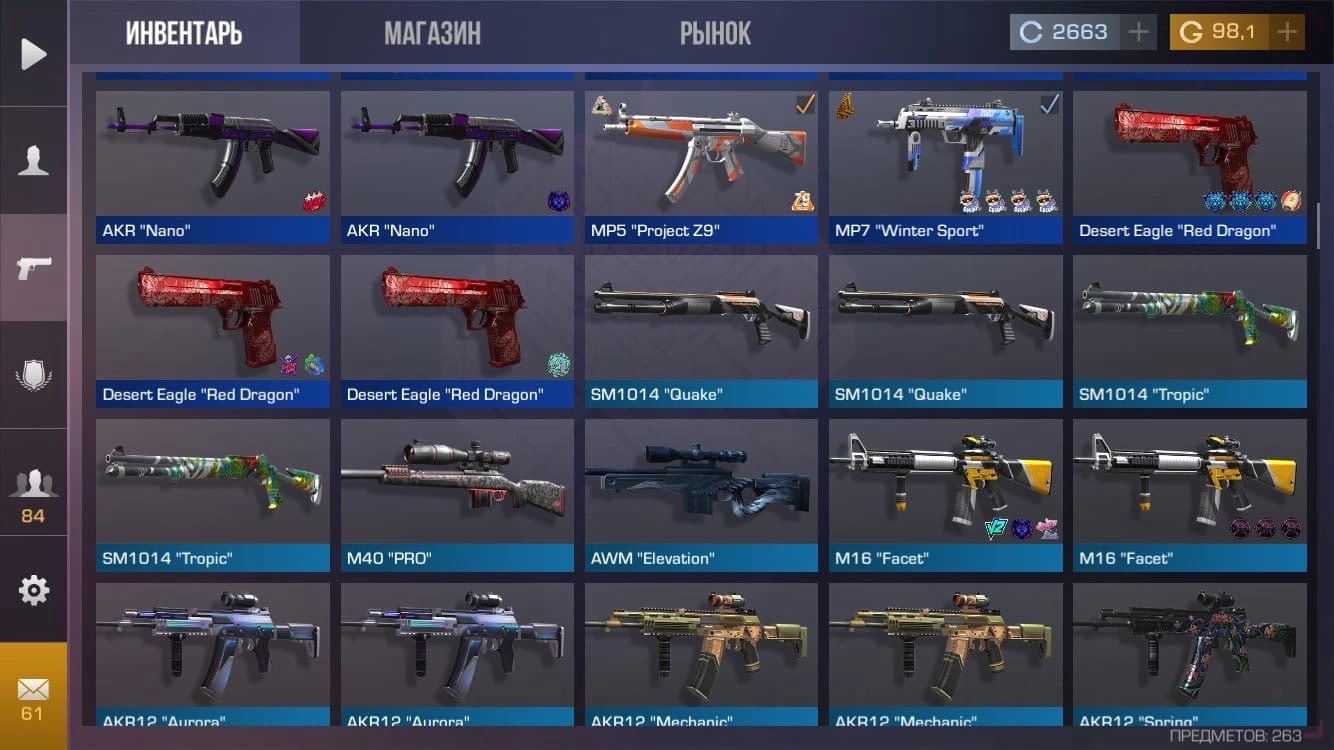Select the Инвентарь tab

(184, 33)
